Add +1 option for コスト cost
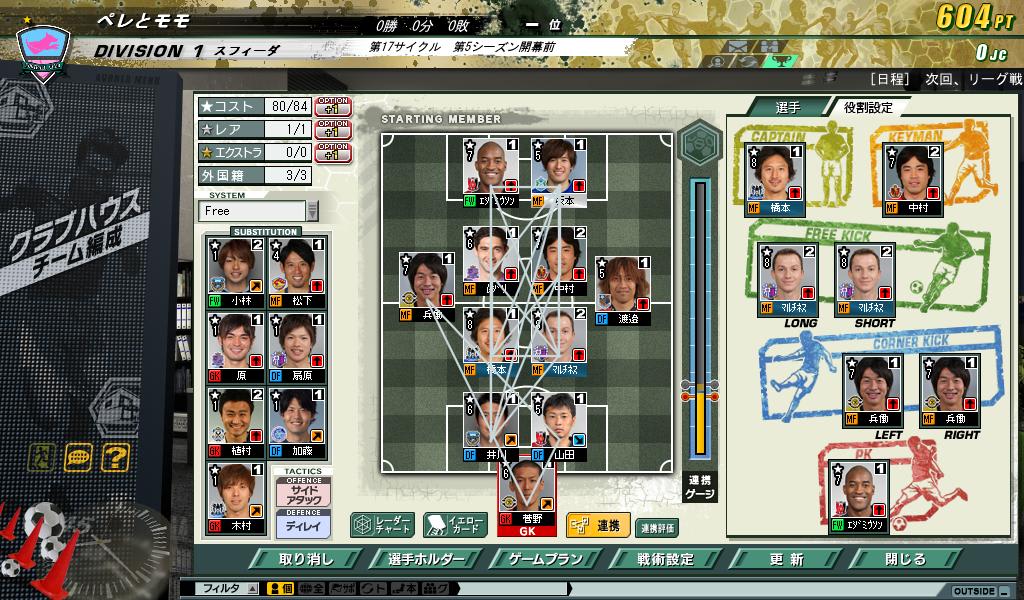 (x=333, y=106)
